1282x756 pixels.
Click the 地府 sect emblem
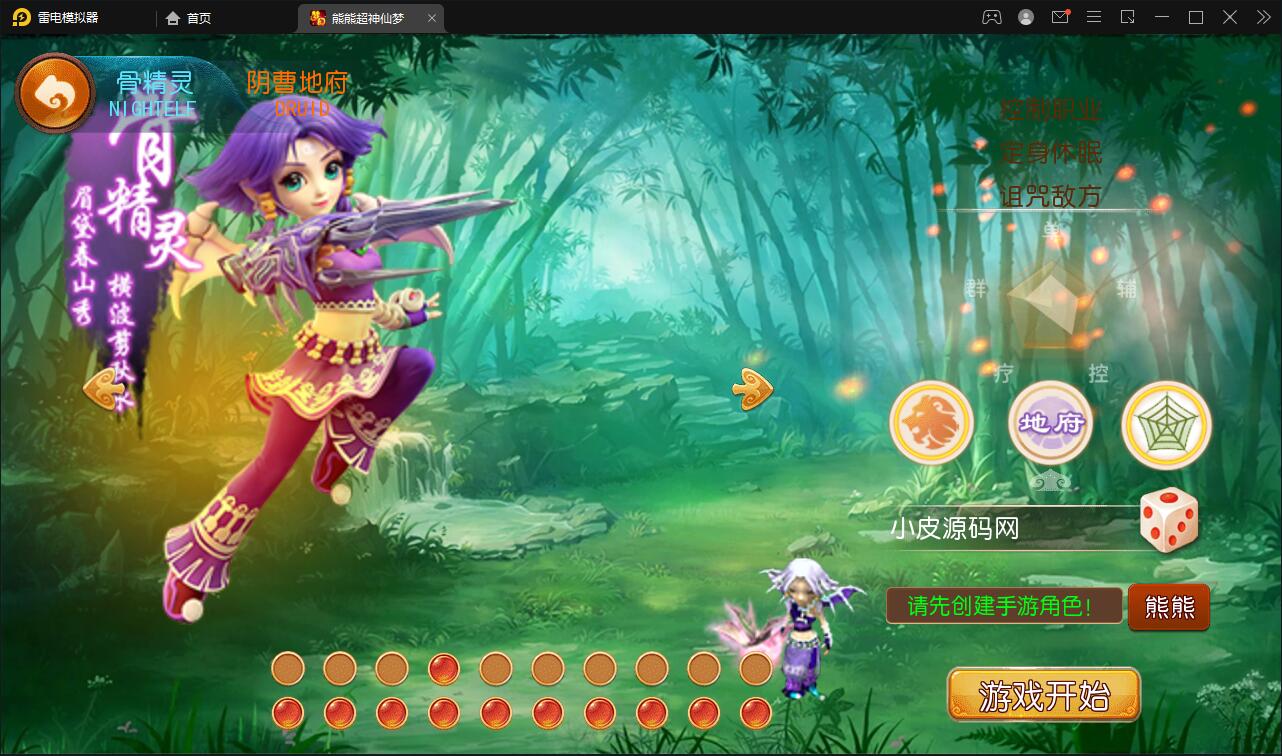click(x=1050, y=424)
